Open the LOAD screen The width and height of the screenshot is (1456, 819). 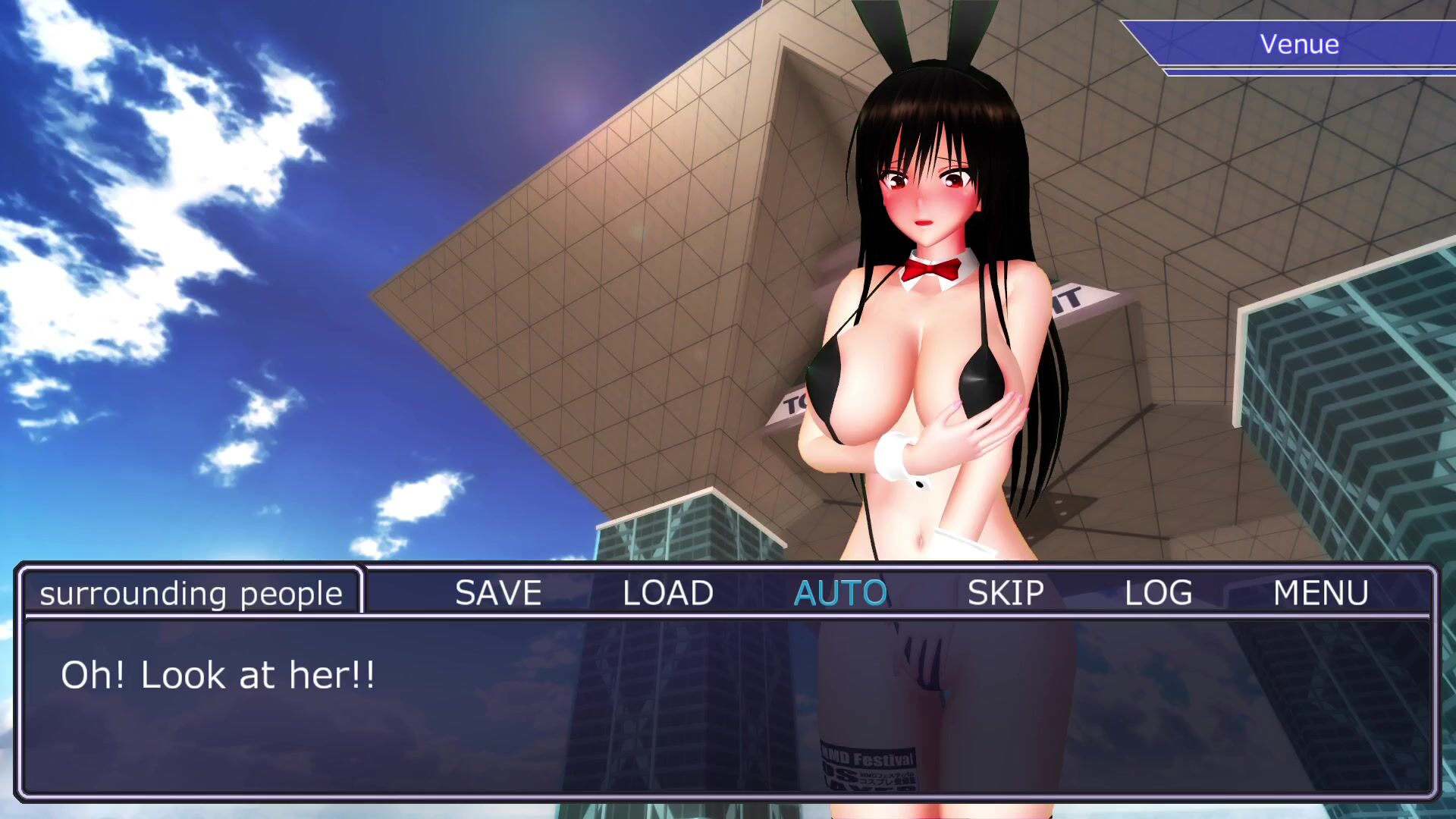667,593
